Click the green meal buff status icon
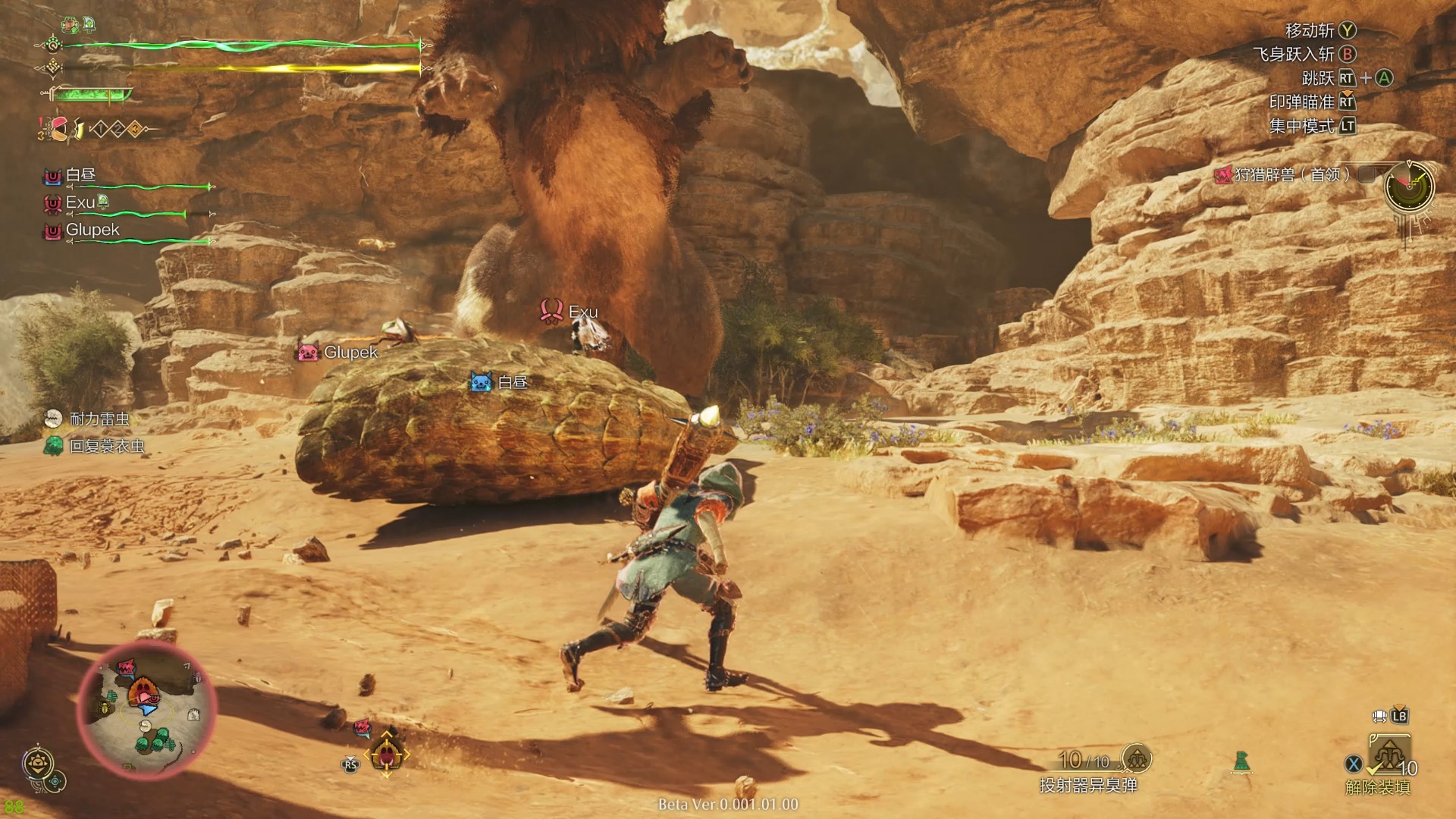 (71, 25)
